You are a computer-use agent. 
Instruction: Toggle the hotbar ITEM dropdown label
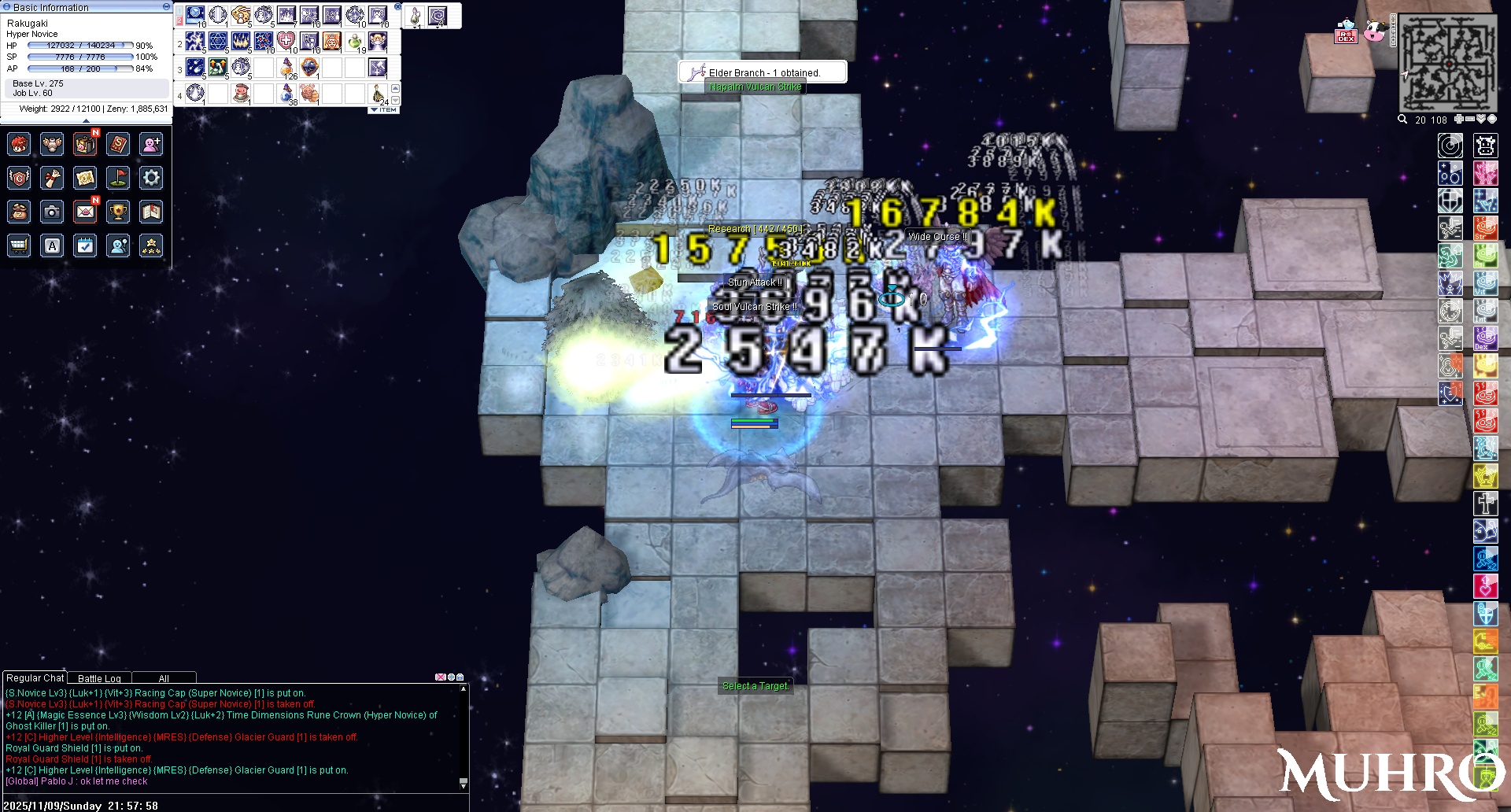coord(384,110)
